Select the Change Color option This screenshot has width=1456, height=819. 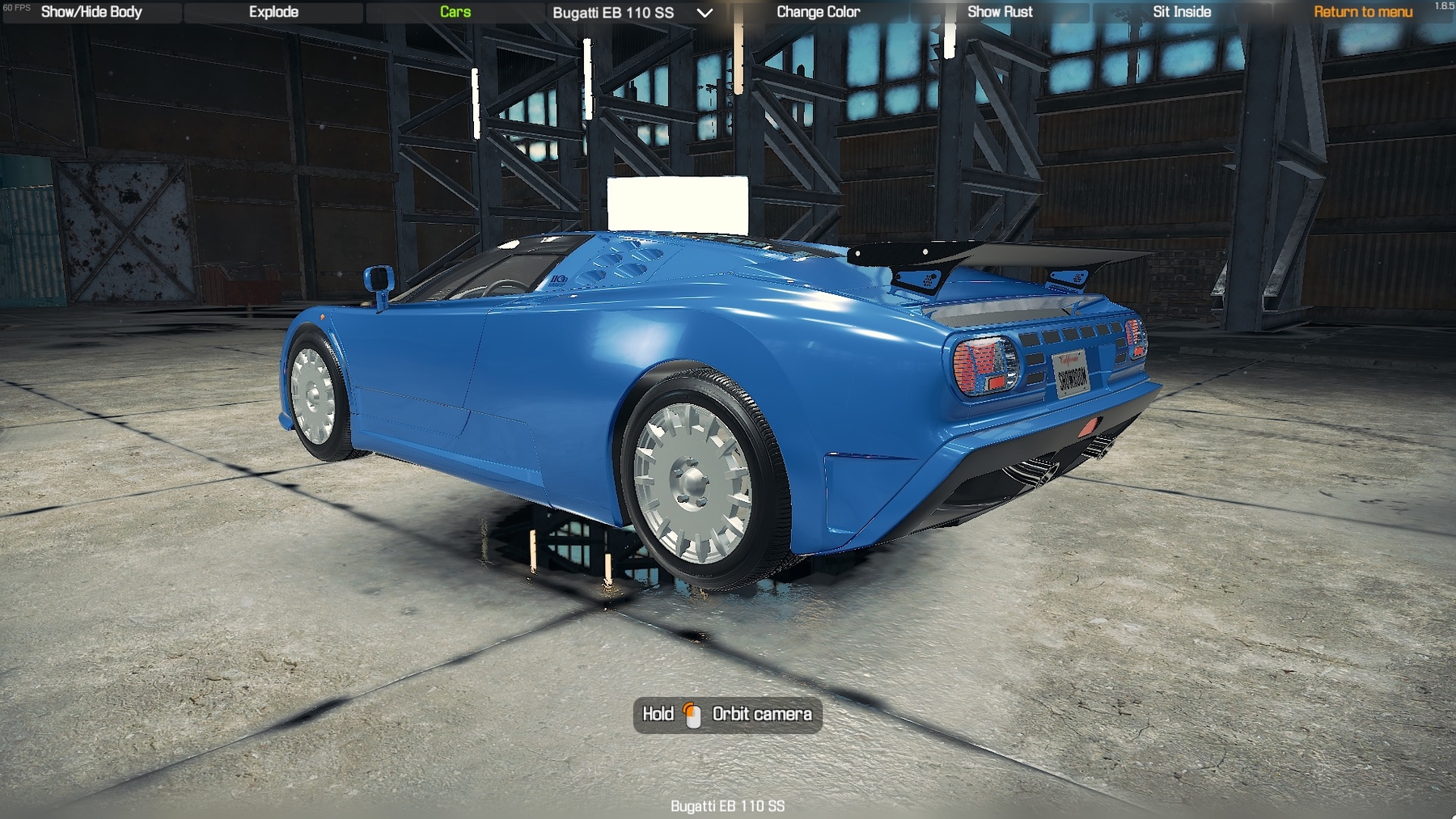coord(818,12)
